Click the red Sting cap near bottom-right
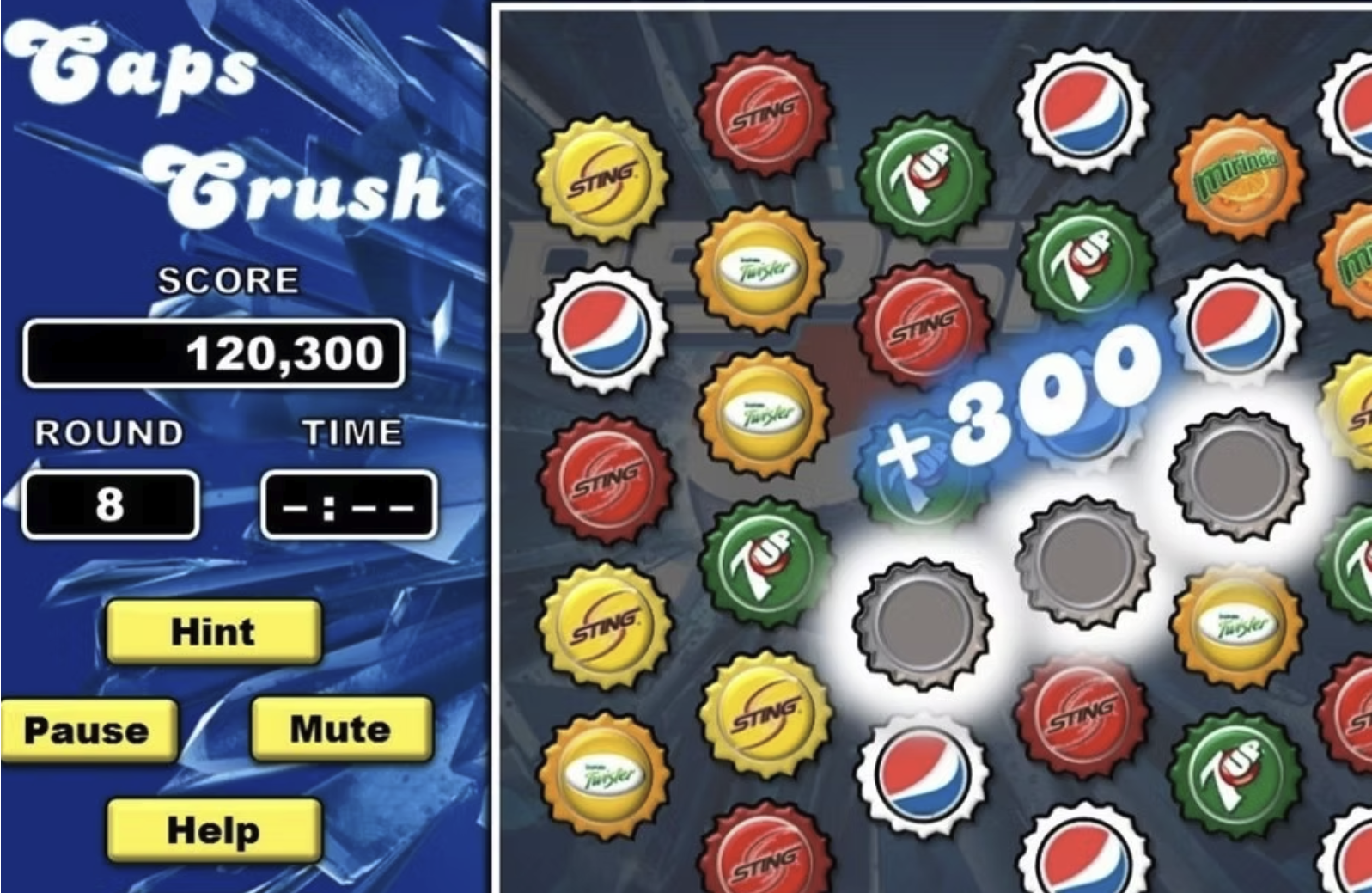1372x893 pixels. (1078, 714)
